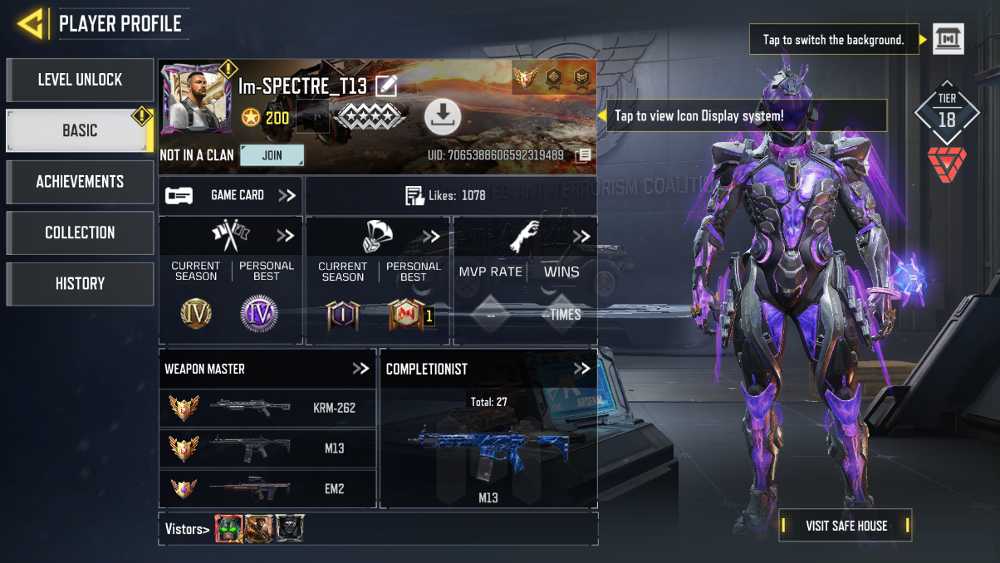Image resolution: width=1000 pixels, height=563 pixels.
Task: Open the Completionist section
Action: (582, 369)
